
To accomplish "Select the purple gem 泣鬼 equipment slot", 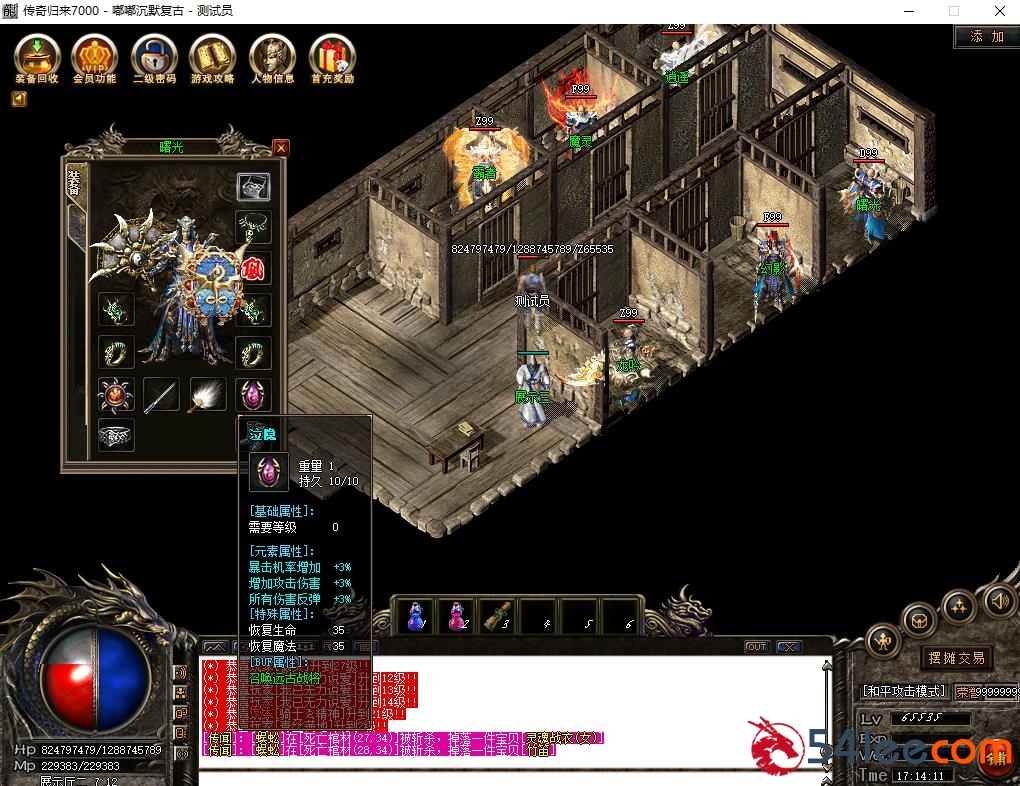I will pos(253,394).
